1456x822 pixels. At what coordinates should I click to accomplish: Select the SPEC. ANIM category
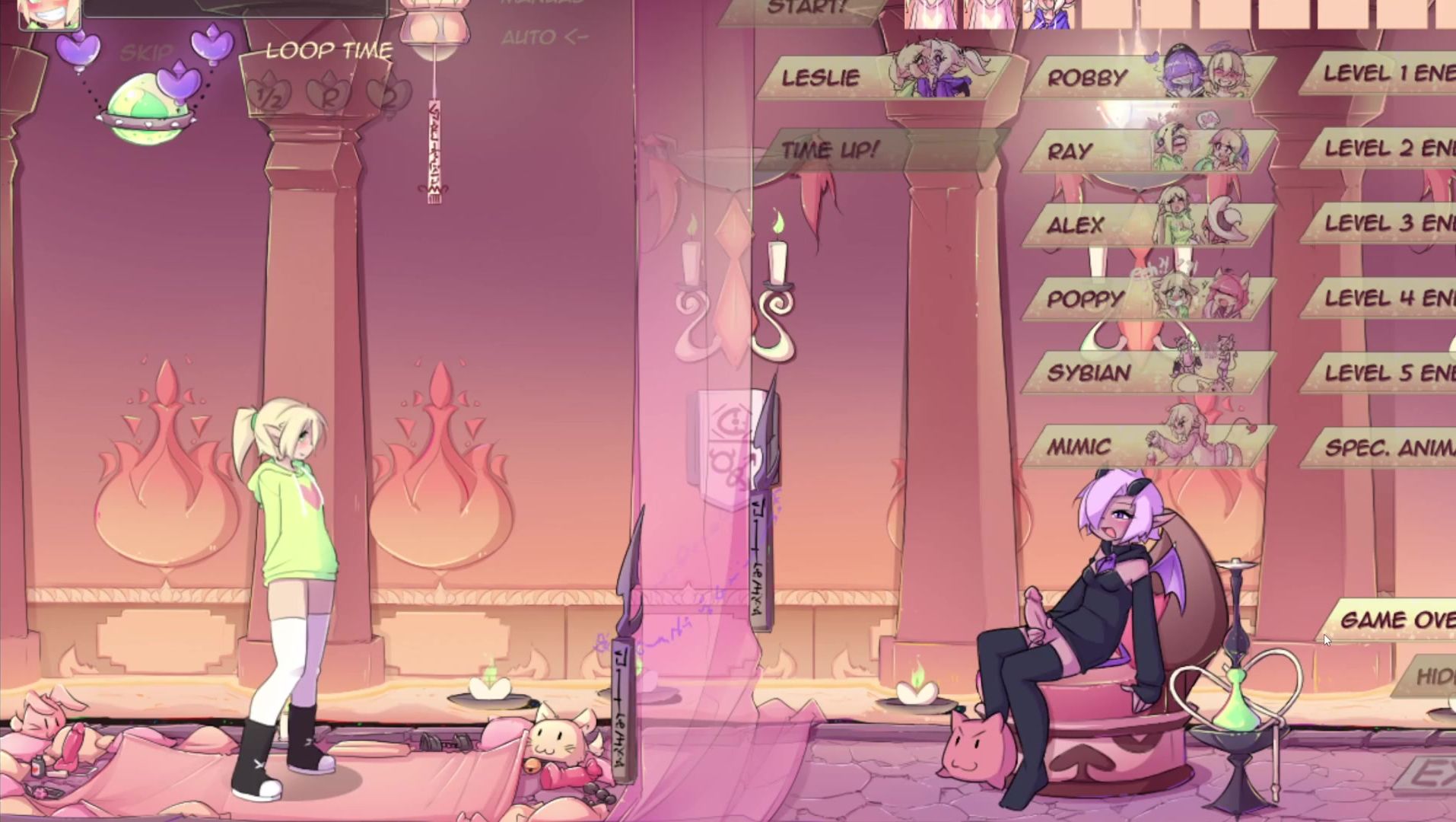click(1386, 448)
